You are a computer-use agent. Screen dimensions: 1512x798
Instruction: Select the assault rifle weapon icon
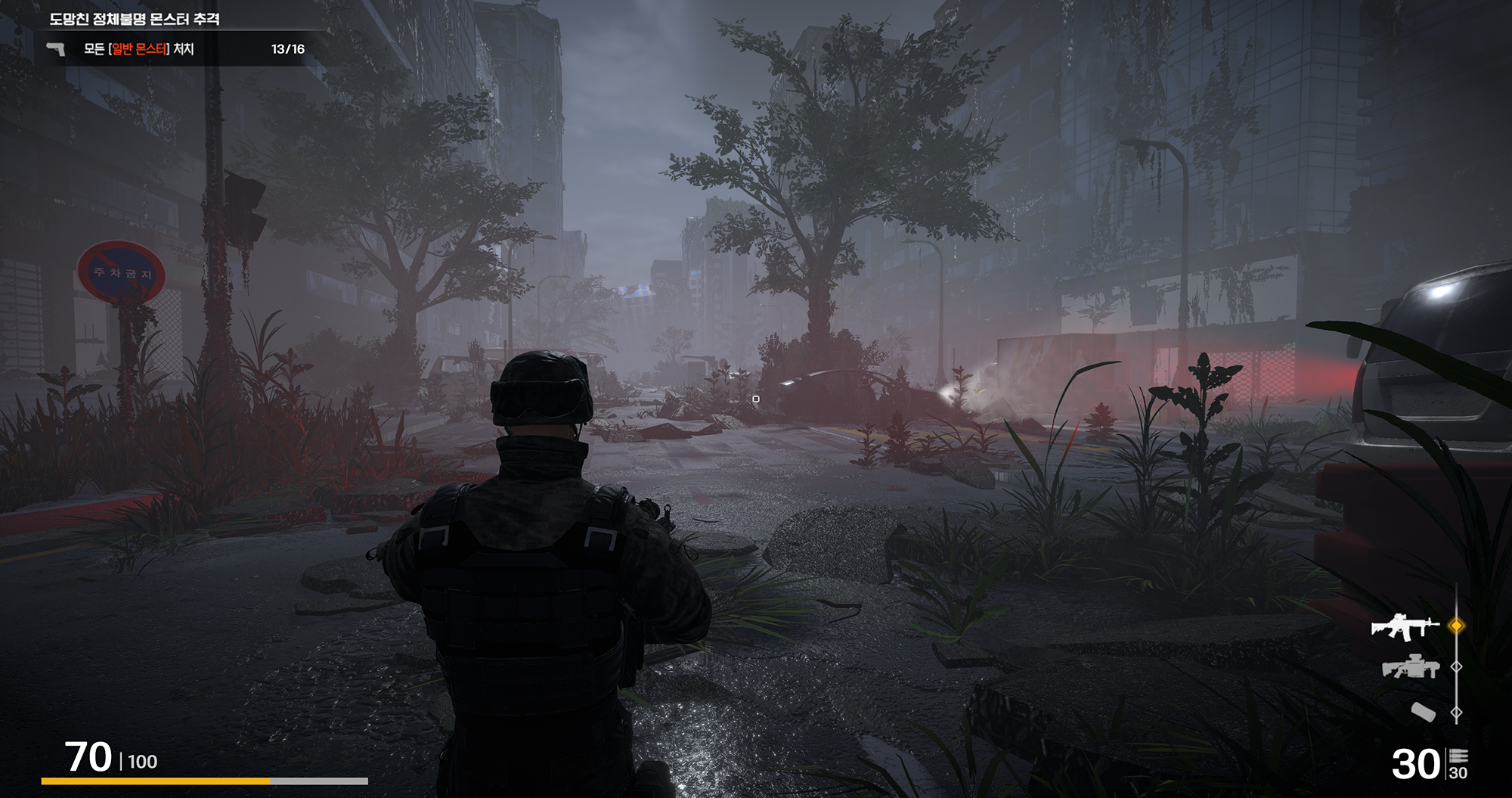pyautogui.click(x=1405, y=626)
